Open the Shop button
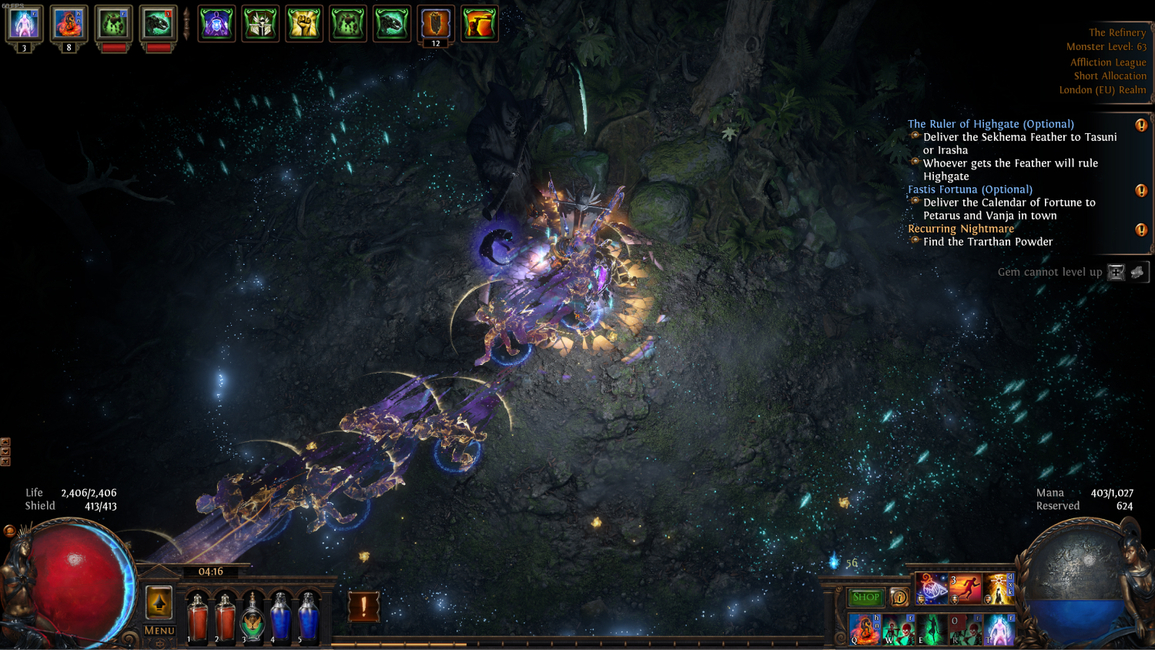 [866, 597]
